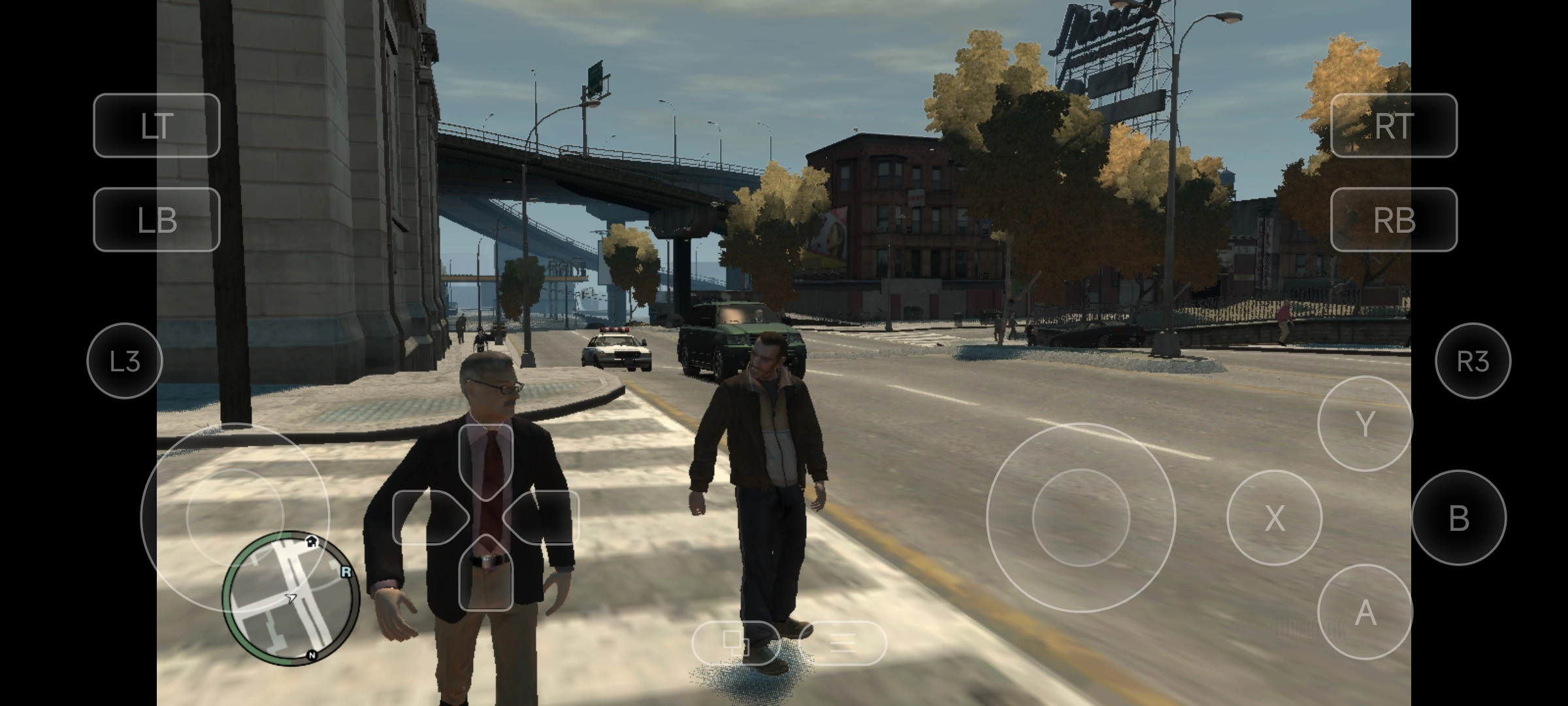Click the overlapping squares view button
This screenshot has height=706, width=1568.
[x=736, y=643]
